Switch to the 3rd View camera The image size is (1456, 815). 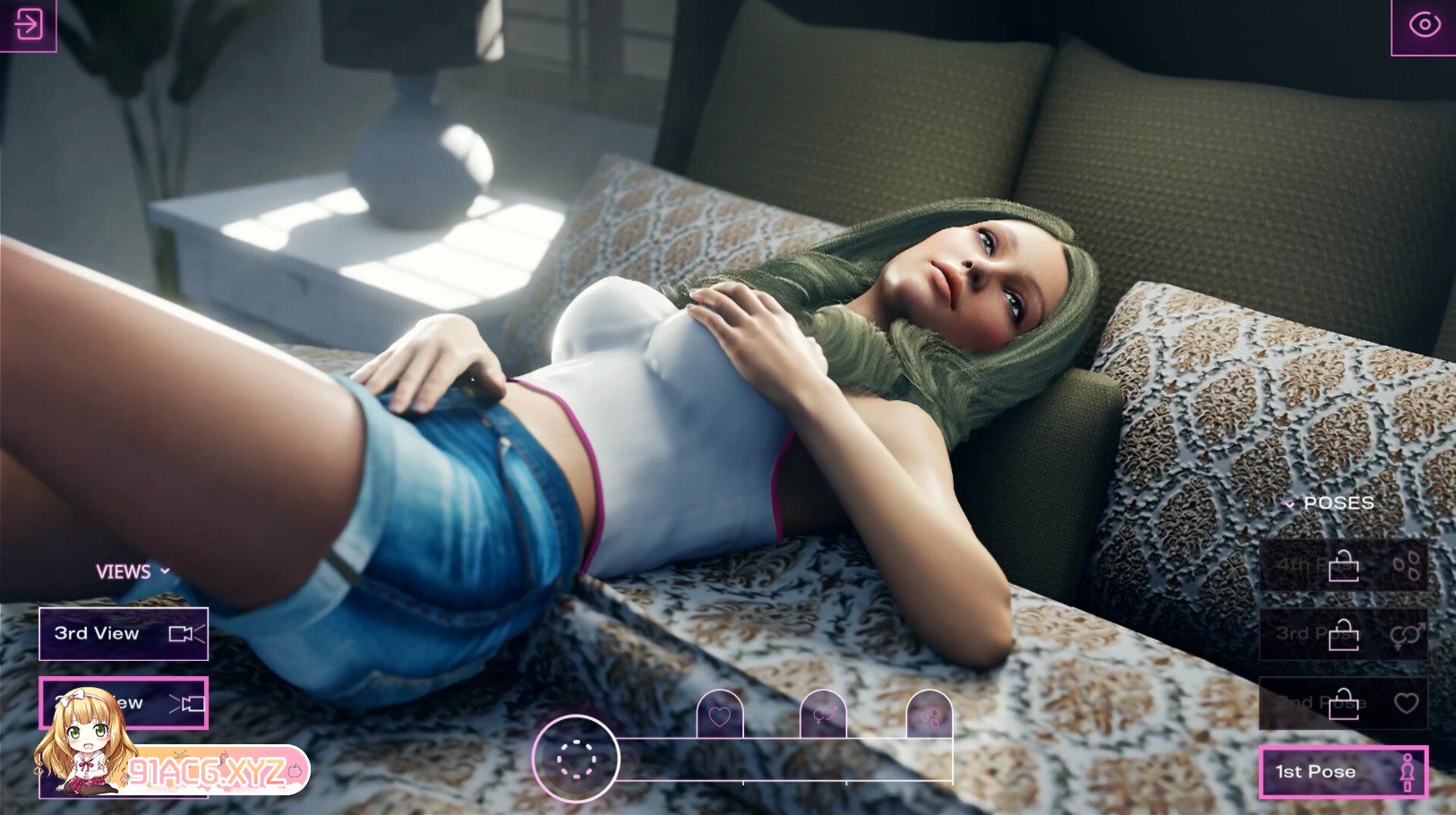124,634
